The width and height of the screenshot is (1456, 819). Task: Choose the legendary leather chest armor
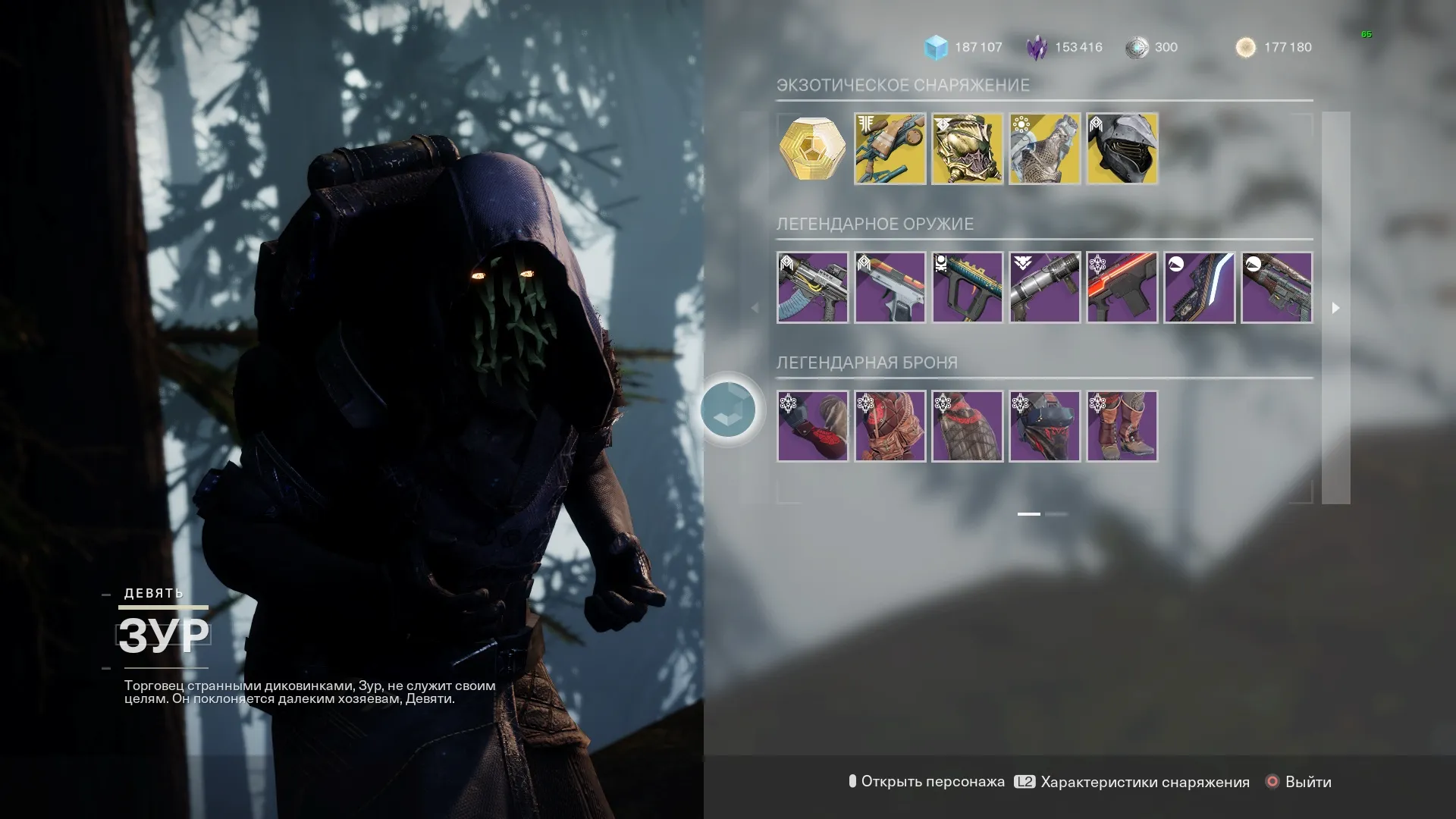[x=890, y=426]
